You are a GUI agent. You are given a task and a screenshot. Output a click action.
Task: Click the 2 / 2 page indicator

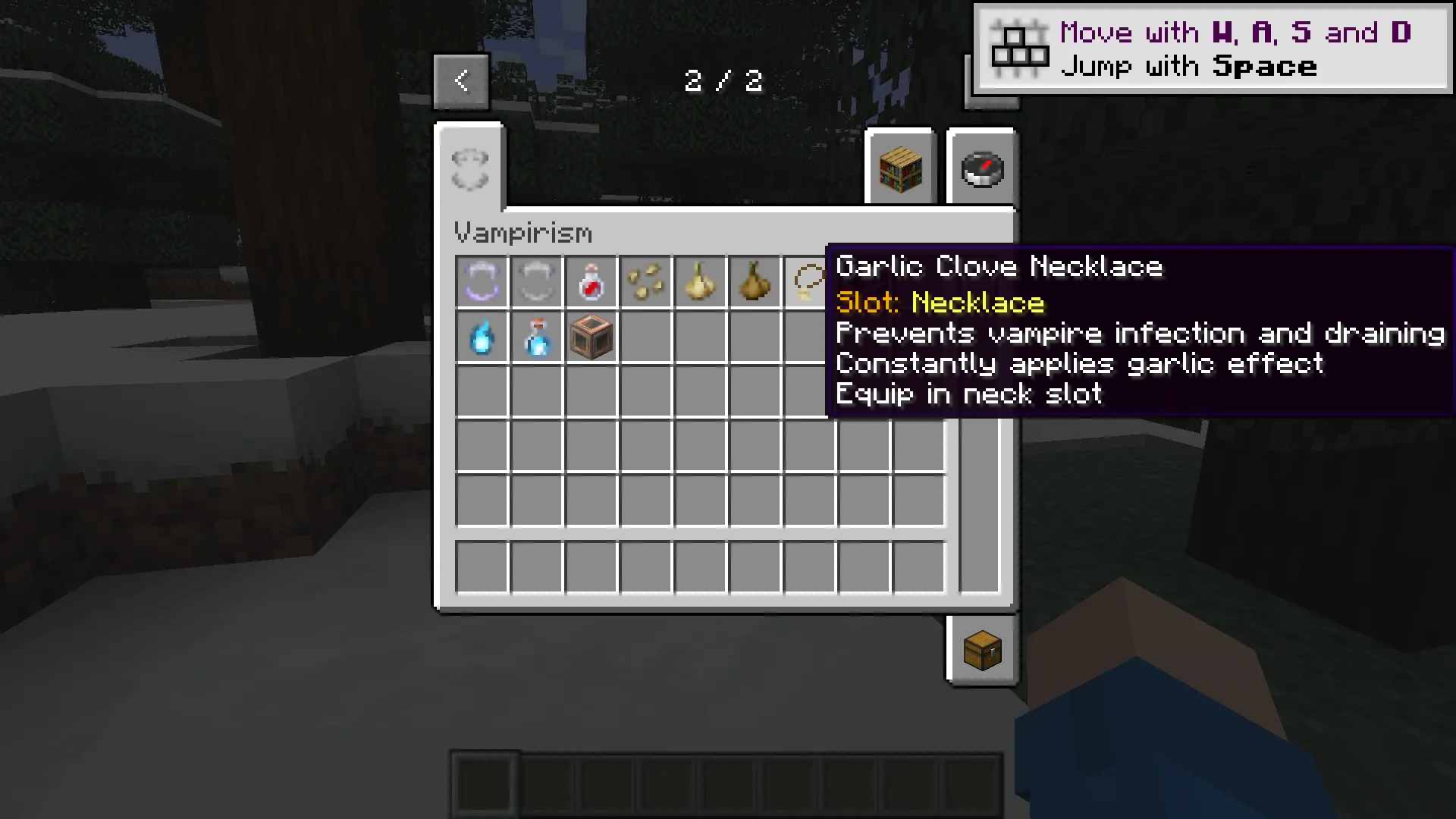tap(724, 80)
